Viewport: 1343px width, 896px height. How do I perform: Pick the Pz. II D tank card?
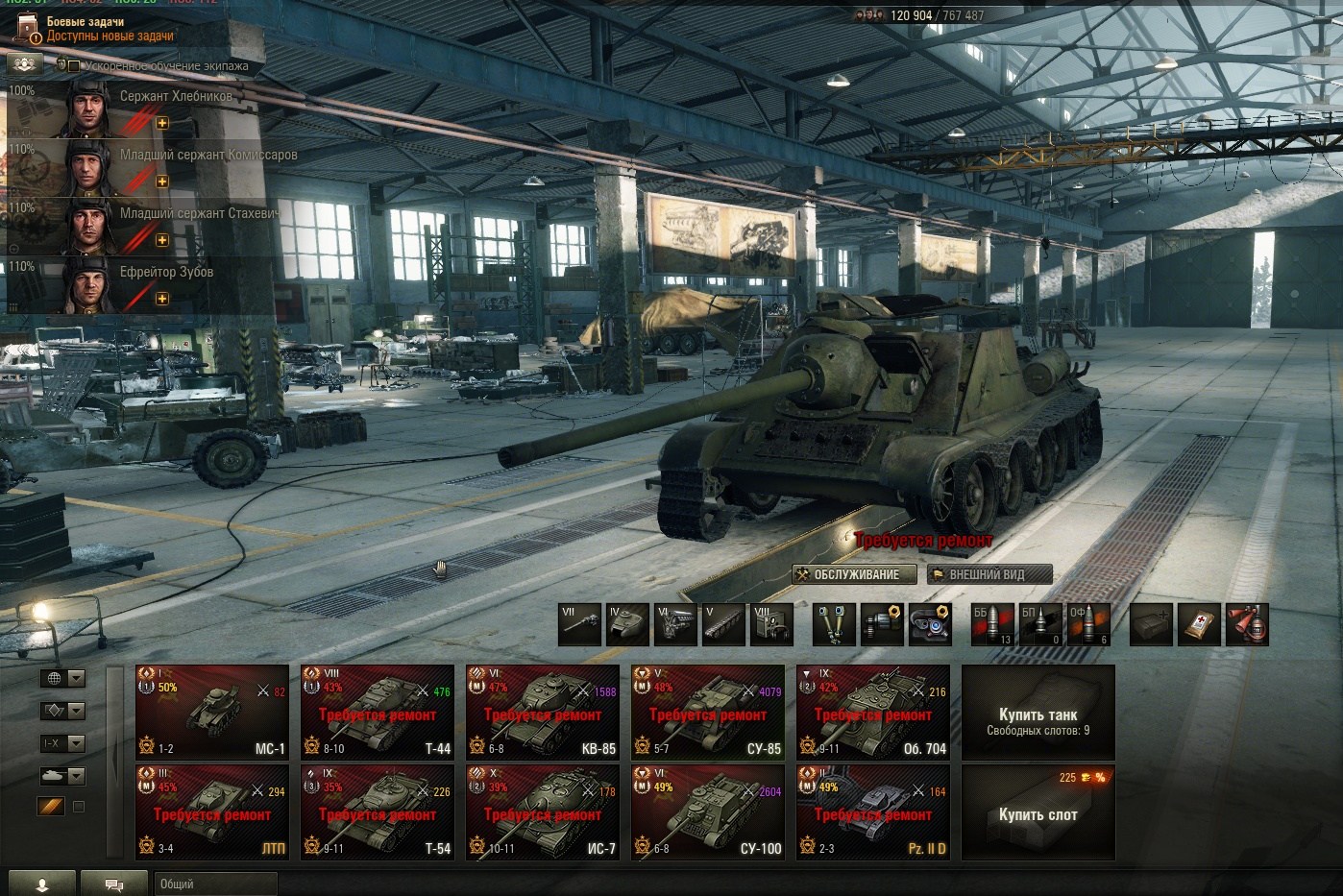pos(872,812)
